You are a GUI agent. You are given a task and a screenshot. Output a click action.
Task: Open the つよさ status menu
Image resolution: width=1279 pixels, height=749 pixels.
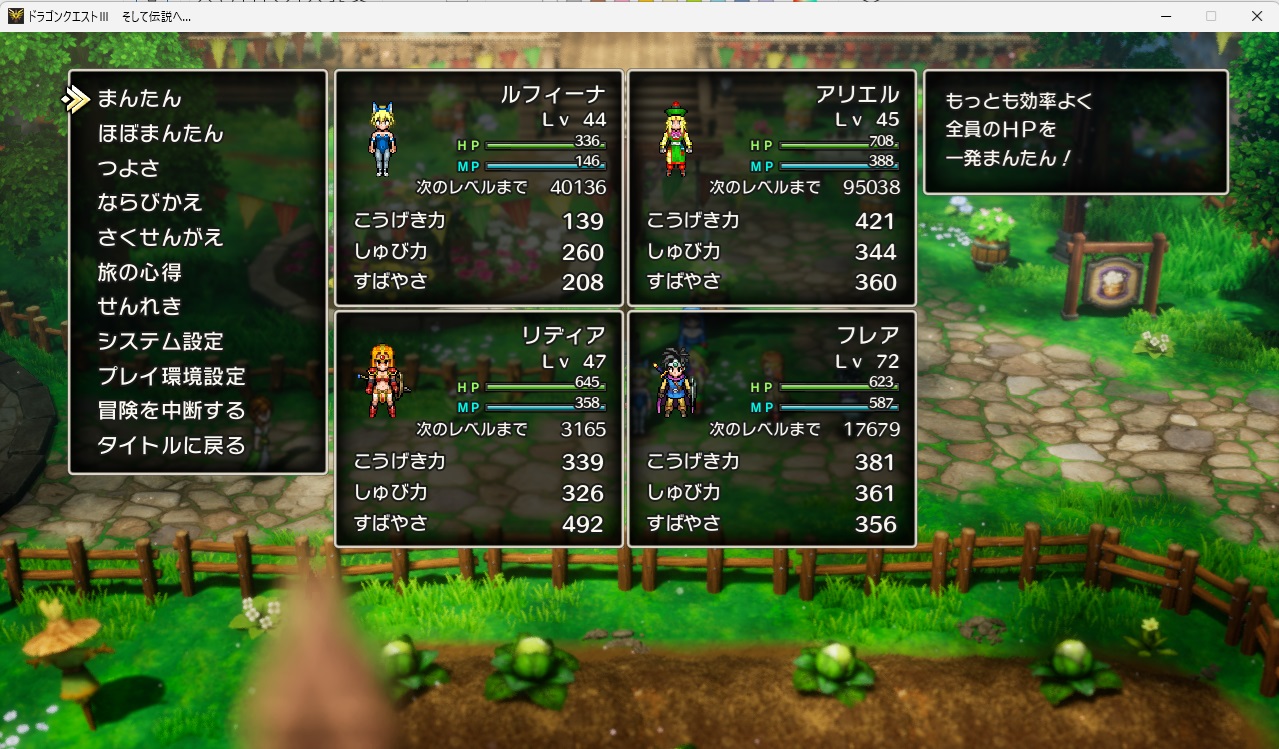129,168
